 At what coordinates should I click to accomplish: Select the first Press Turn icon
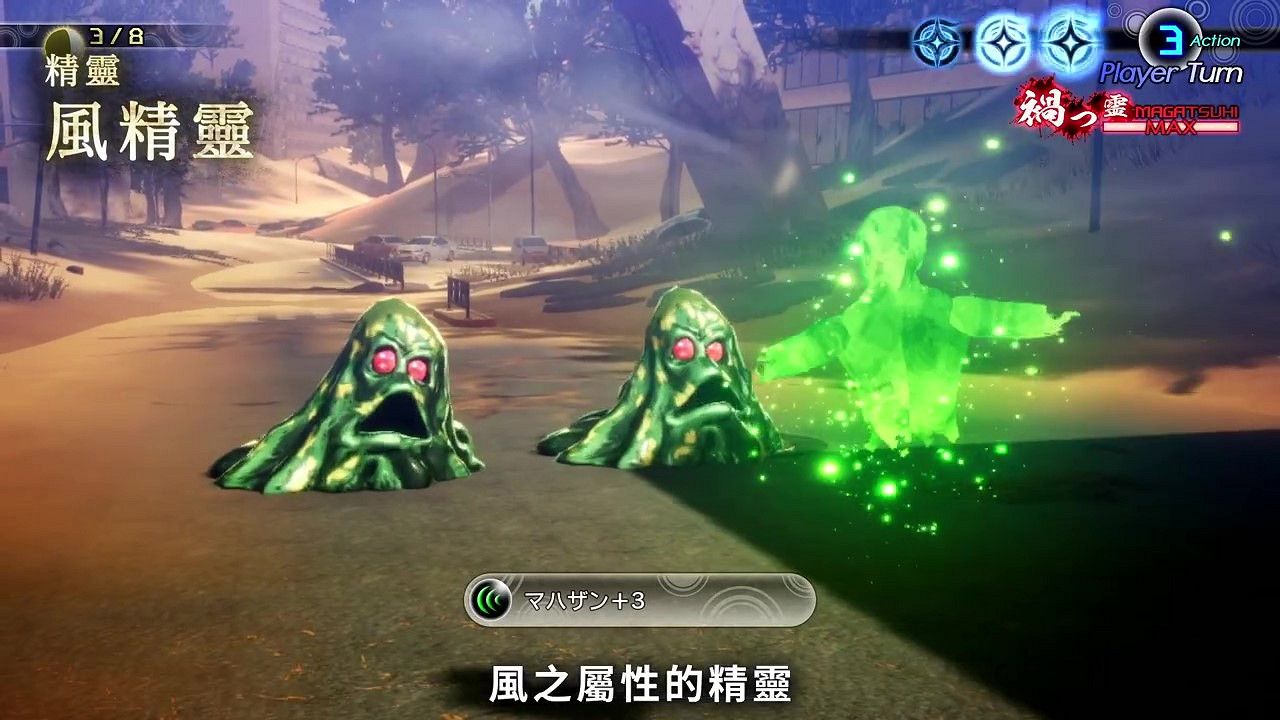point(938,40)
